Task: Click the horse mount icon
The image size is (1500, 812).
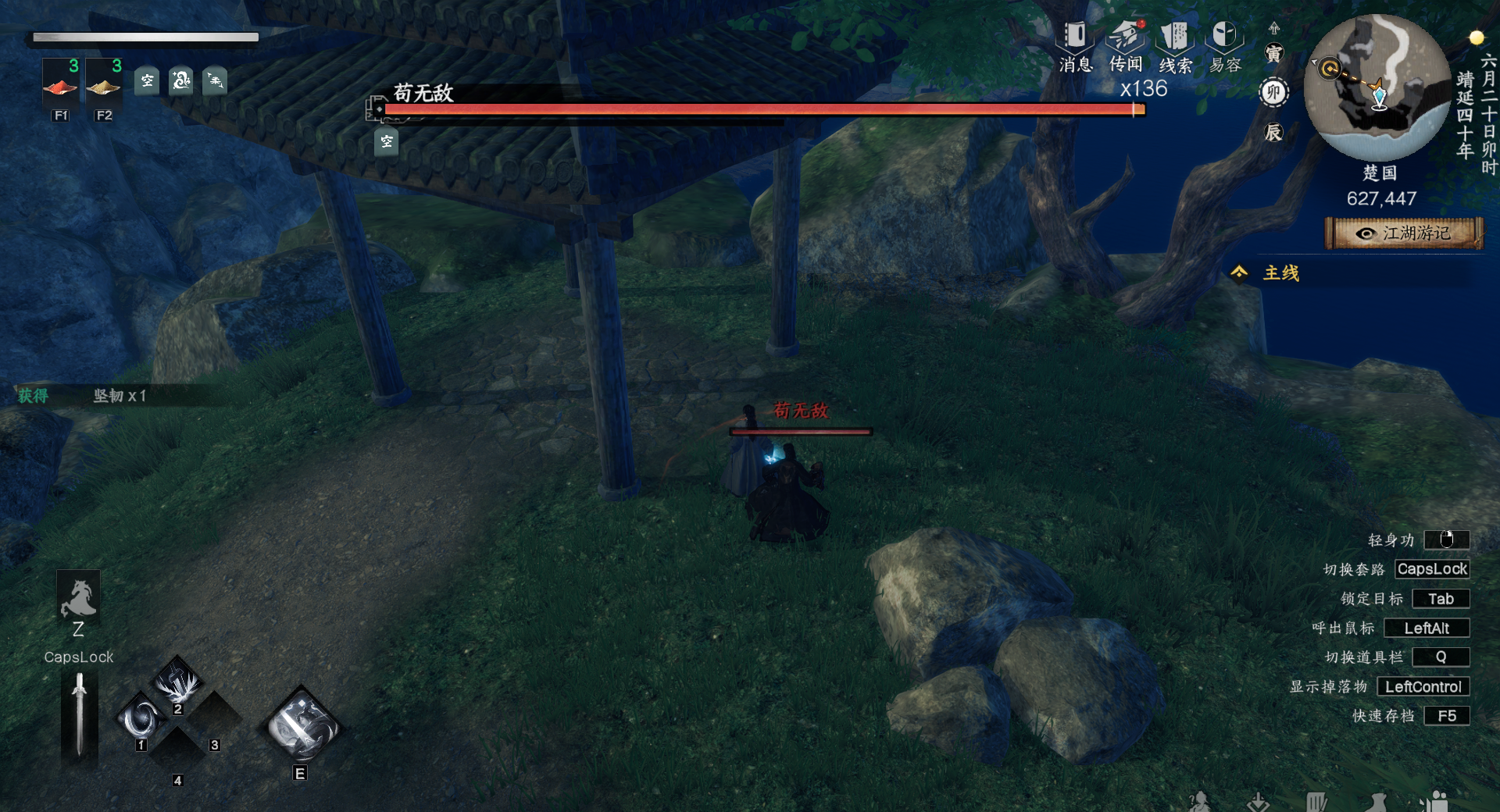Action: [x=78, y=598]
